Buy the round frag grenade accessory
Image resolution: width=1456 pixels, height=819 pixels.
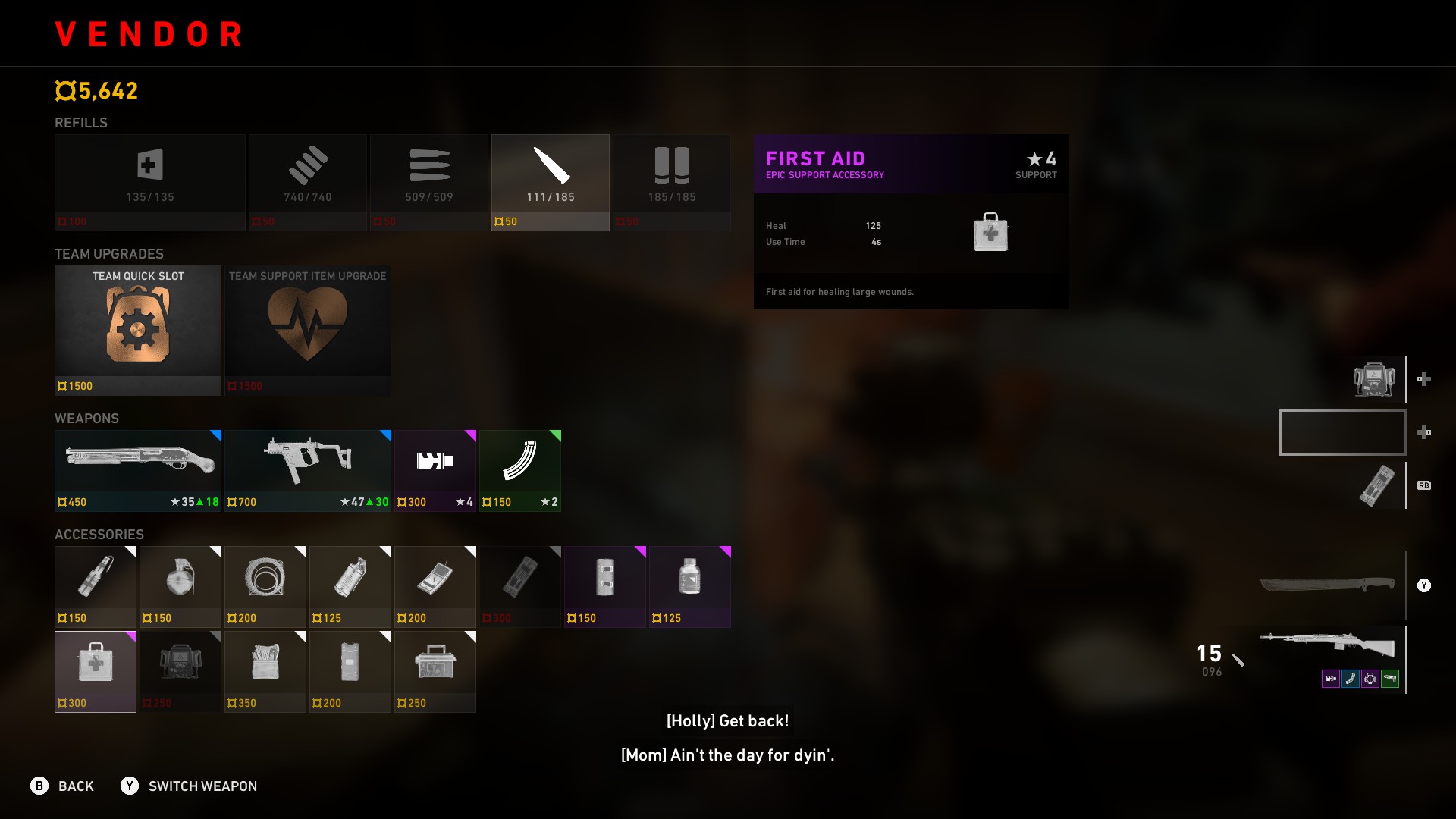(180, 586)
